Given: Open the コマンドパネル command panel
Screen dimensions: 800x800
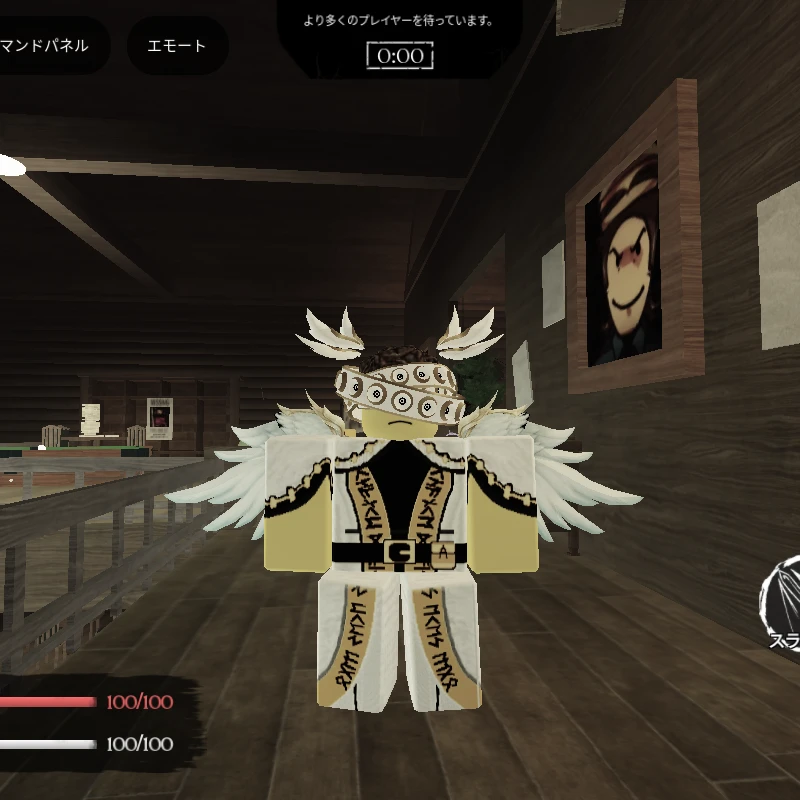Looking at the screenshot, I should (48, 45).
